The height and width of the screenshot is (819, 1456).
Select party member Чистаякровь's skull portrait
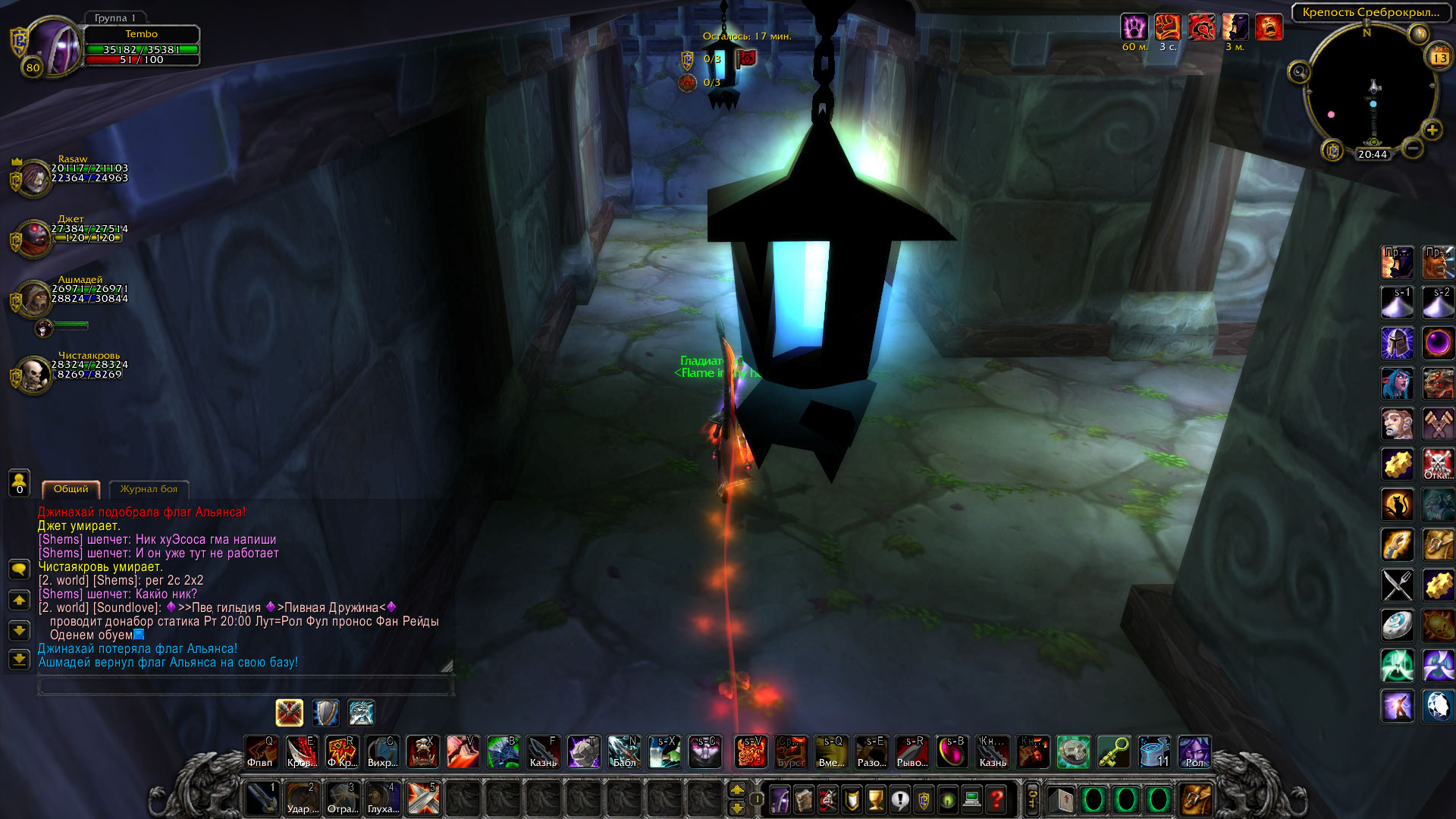(x=33, y=374)
